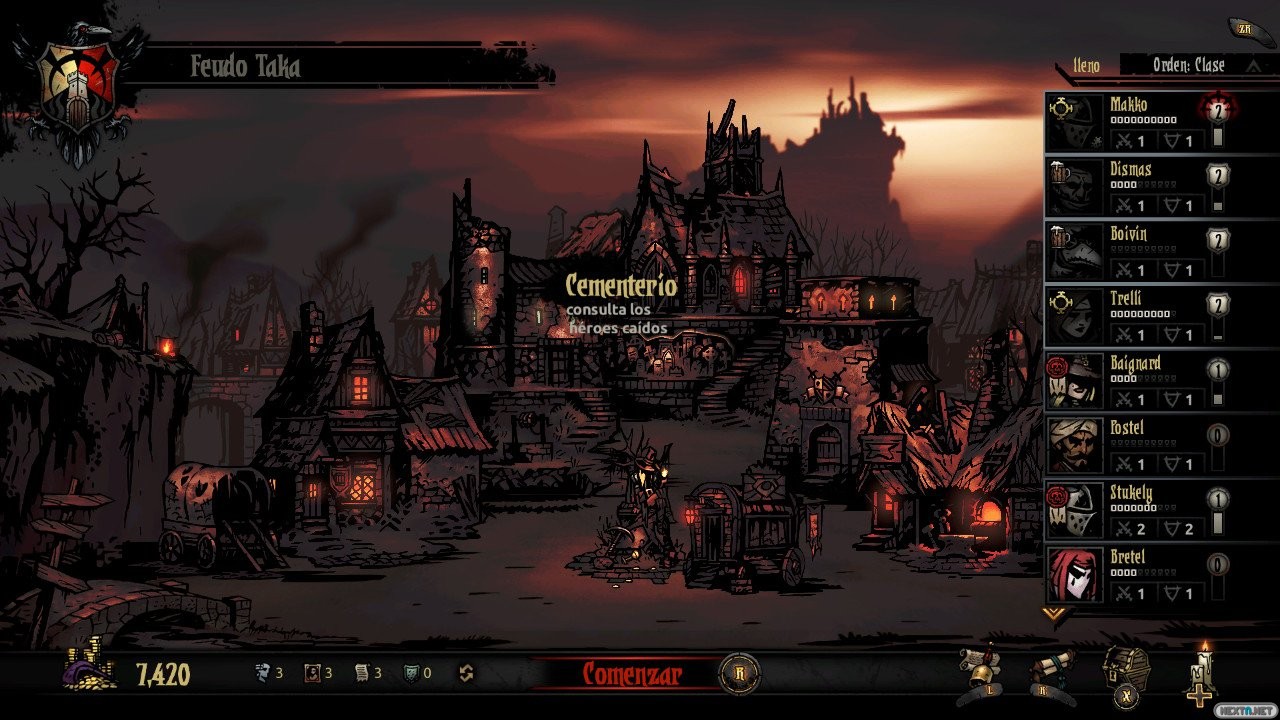Expand the roster with the down arrow

tap(1053, 613)
